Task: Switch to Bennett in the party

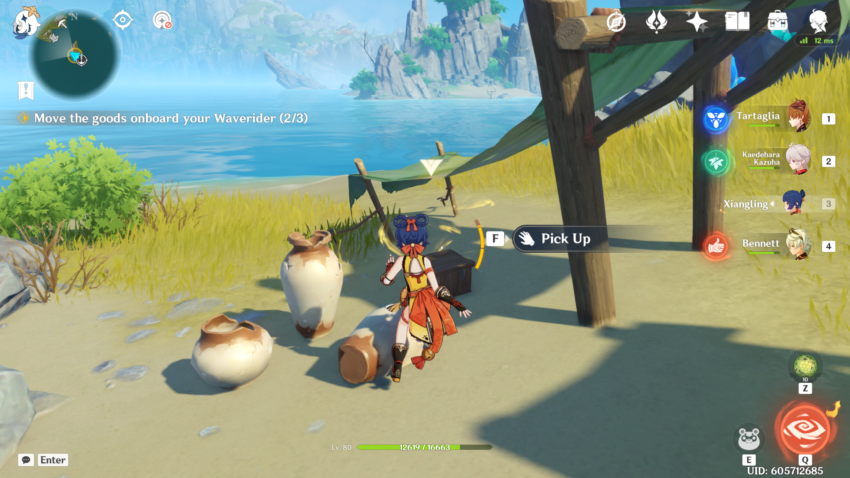Action: [x=770, y=245]
